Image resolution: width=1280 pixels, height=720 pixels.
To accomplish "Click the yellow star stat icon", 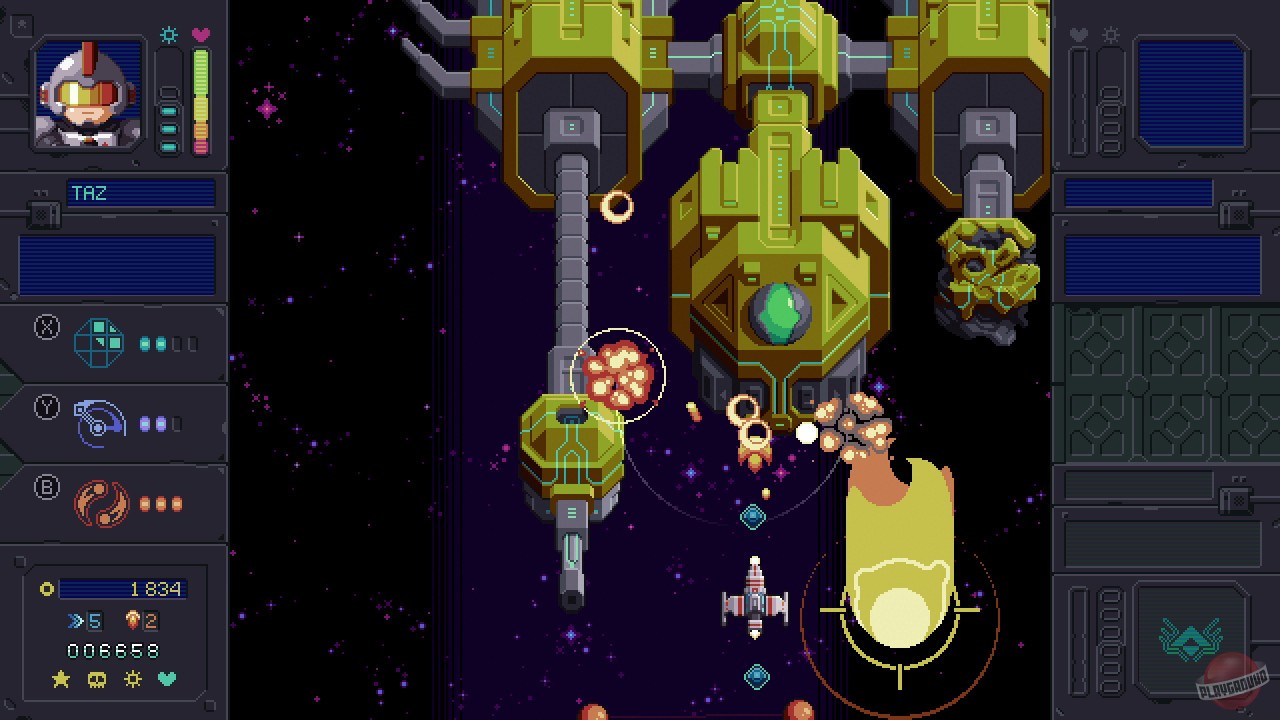I will [60, 680].
